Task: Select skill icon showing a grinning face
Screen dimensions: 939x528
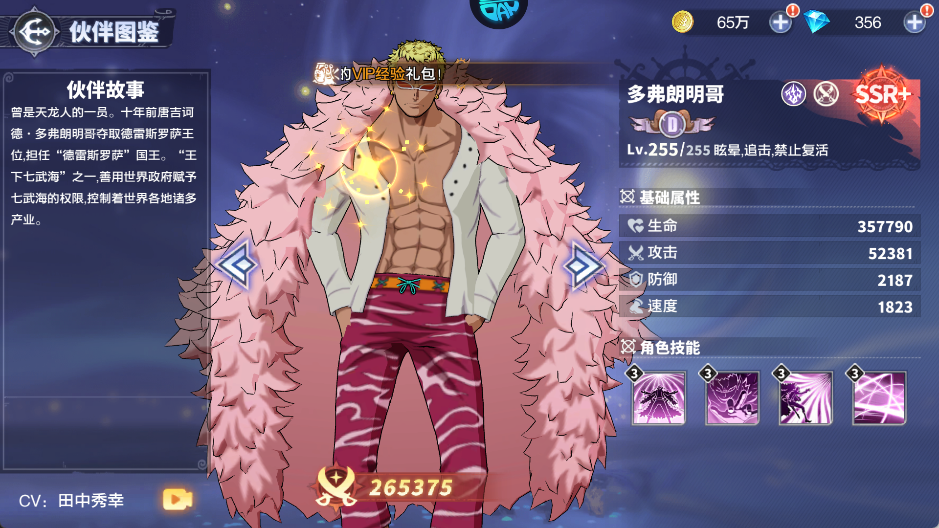Action: click(733, 398)
